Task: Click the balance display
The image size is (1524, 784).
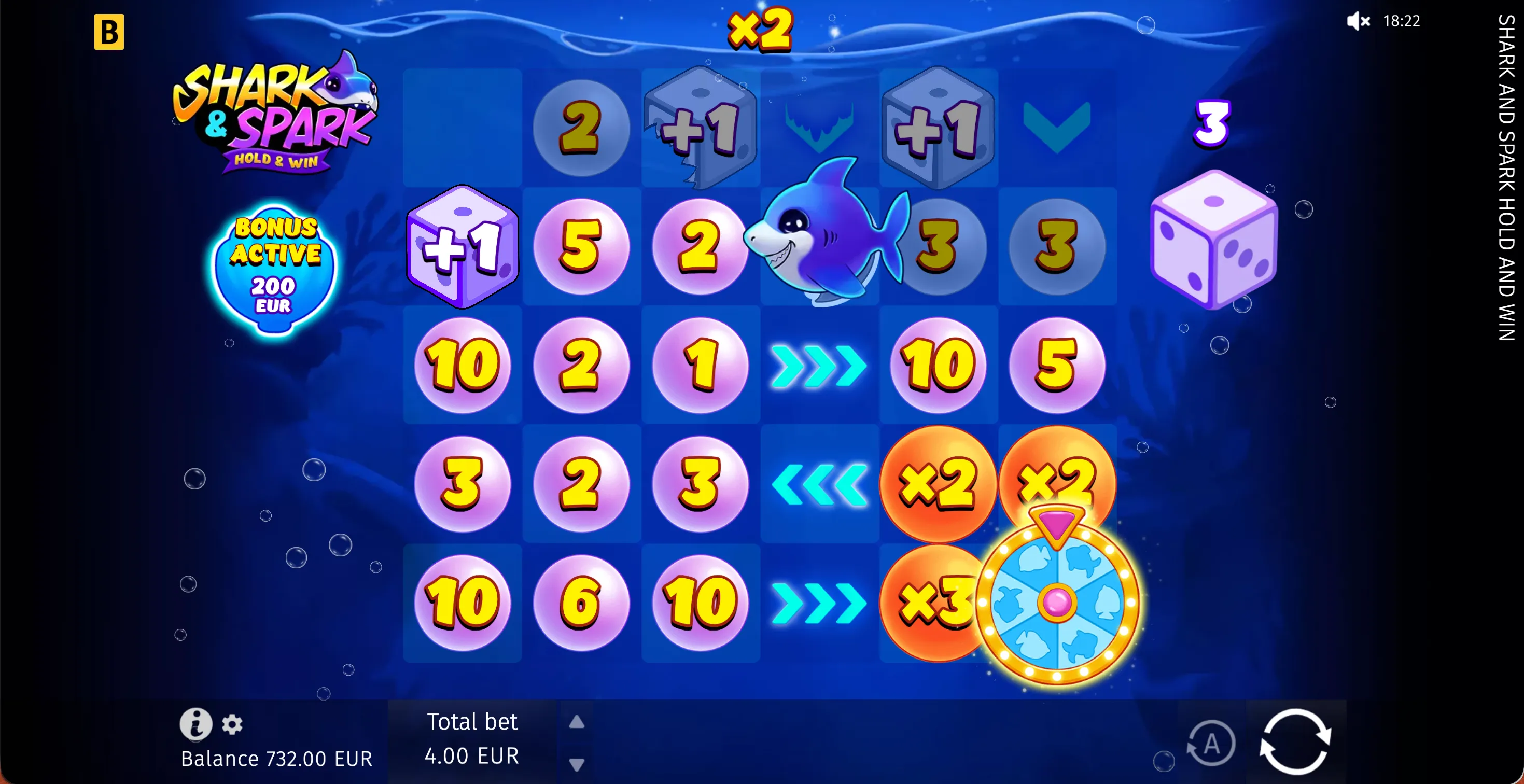Action: (x=276, y=758)
